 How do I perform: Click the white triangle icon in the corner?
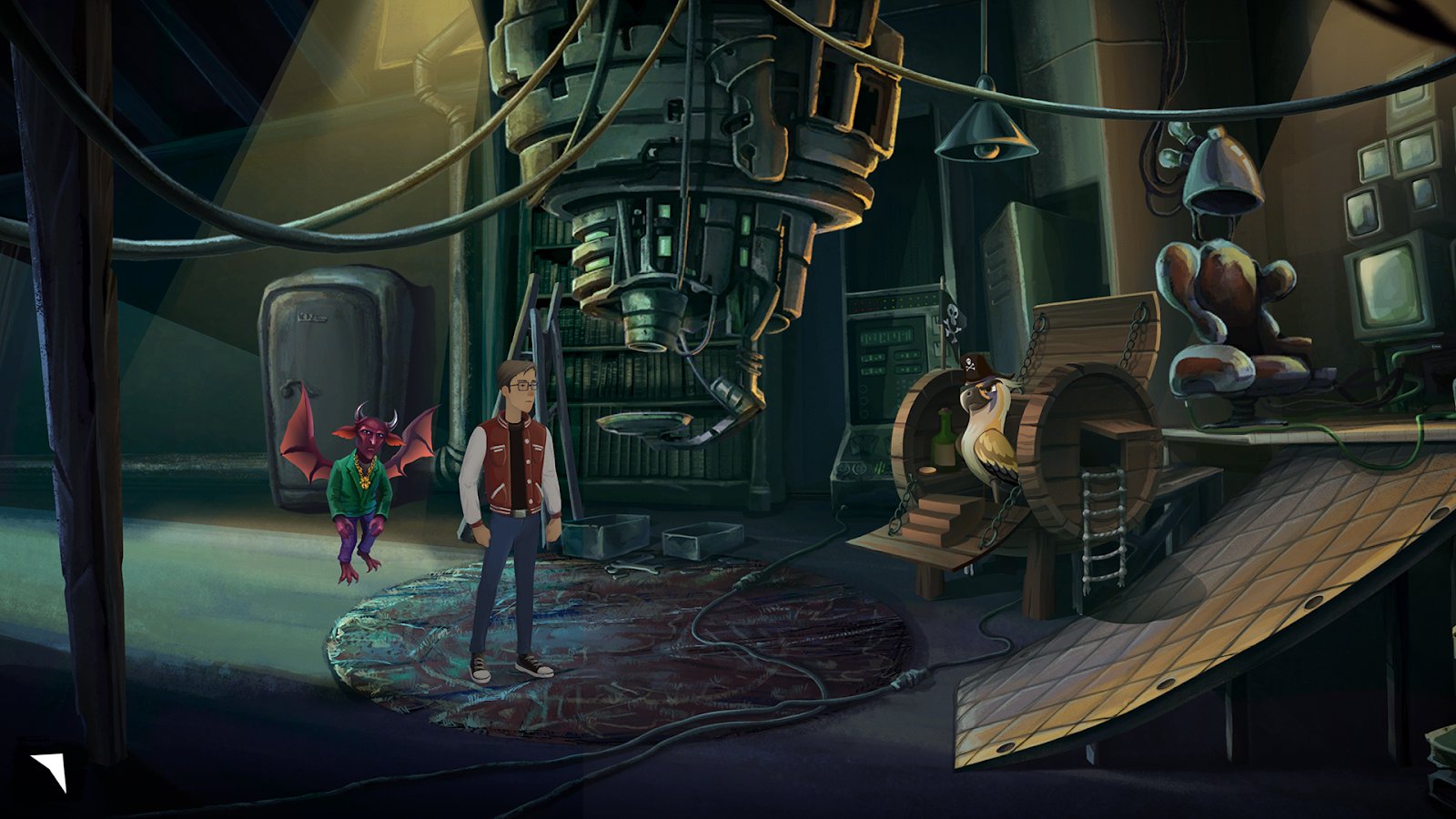(50, 769)
